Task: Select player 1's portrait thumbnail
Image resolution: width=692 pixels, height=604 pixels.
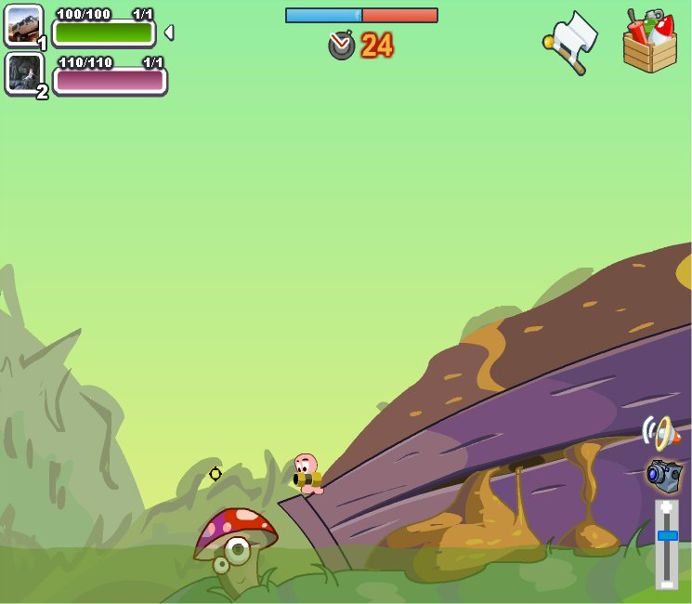Action: 23,26
